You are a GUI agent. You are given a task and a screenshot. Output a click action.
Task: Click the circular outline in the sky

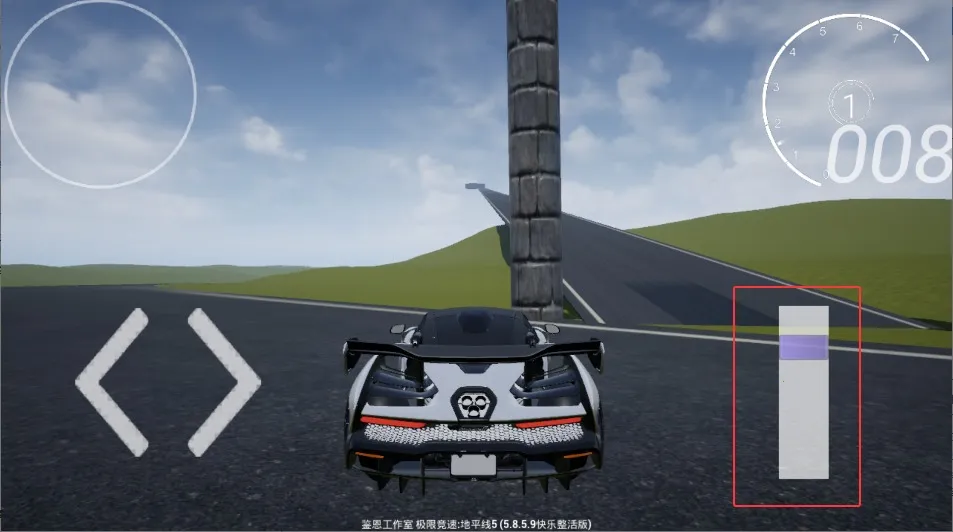[100, 93]
